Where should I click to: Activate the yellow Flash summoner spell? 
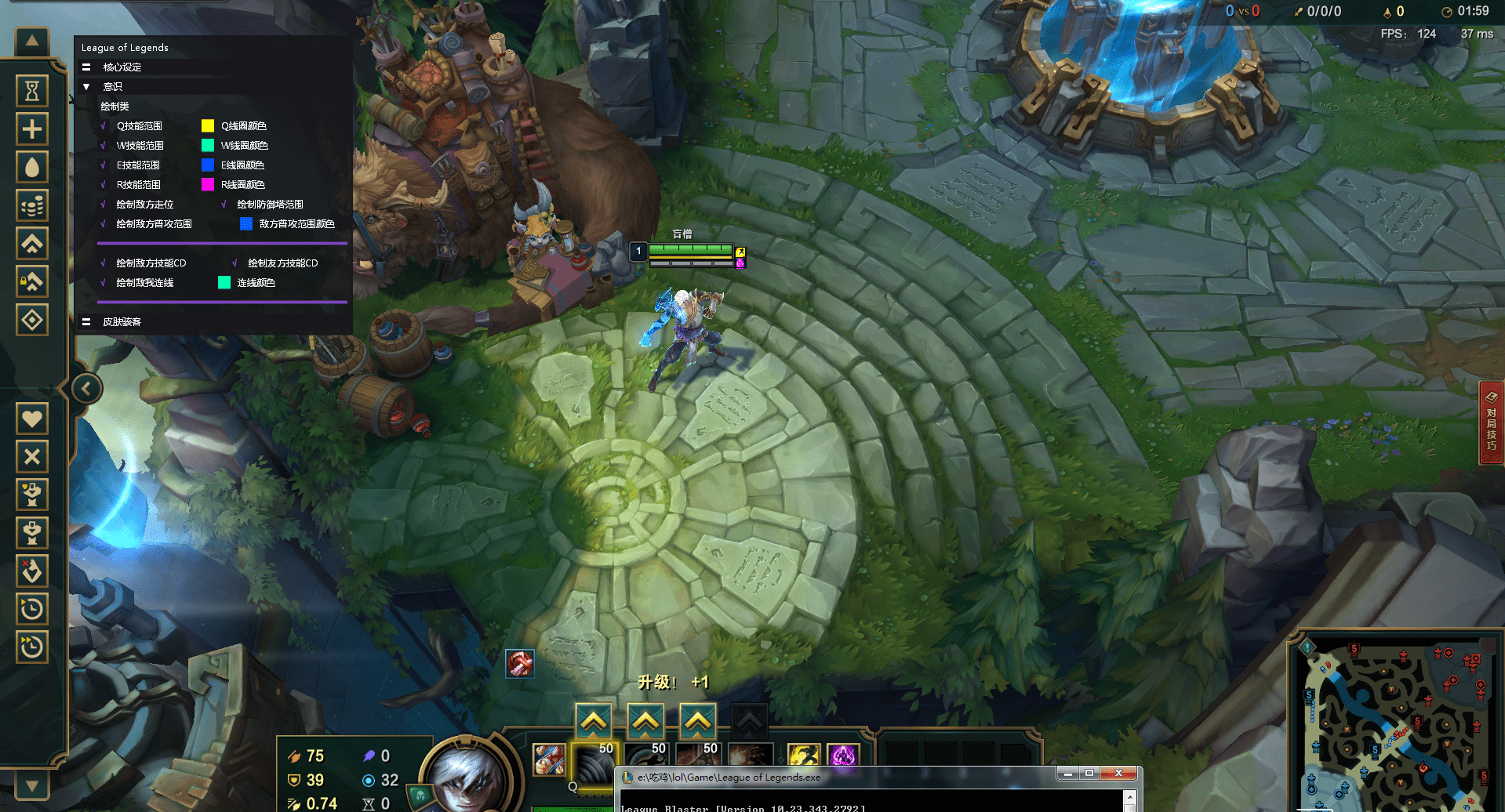(804, 756)
